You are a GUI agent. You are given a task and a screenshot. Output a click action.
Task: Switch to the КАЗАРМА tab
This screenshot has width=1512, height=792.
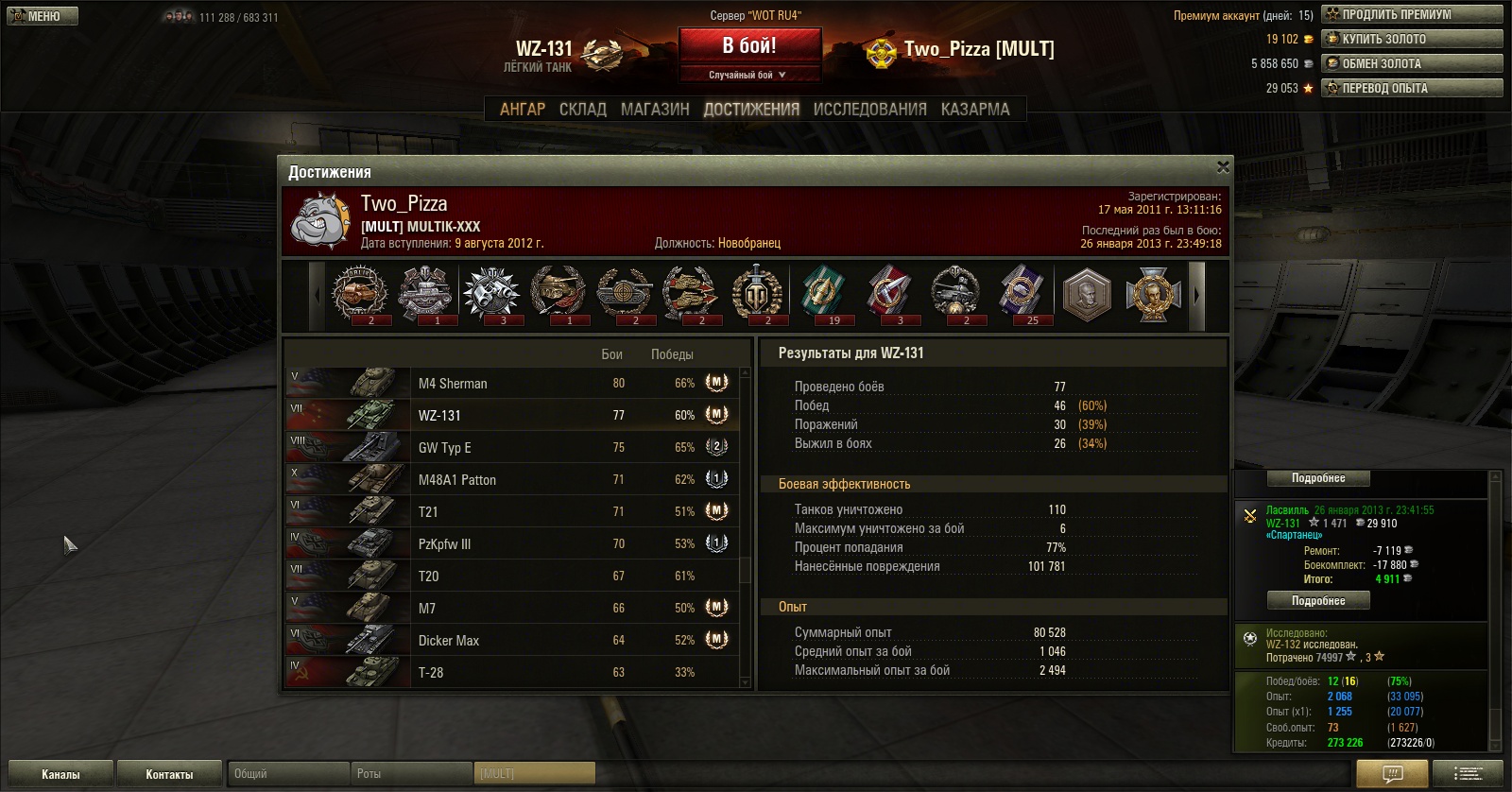coord(975,110)
